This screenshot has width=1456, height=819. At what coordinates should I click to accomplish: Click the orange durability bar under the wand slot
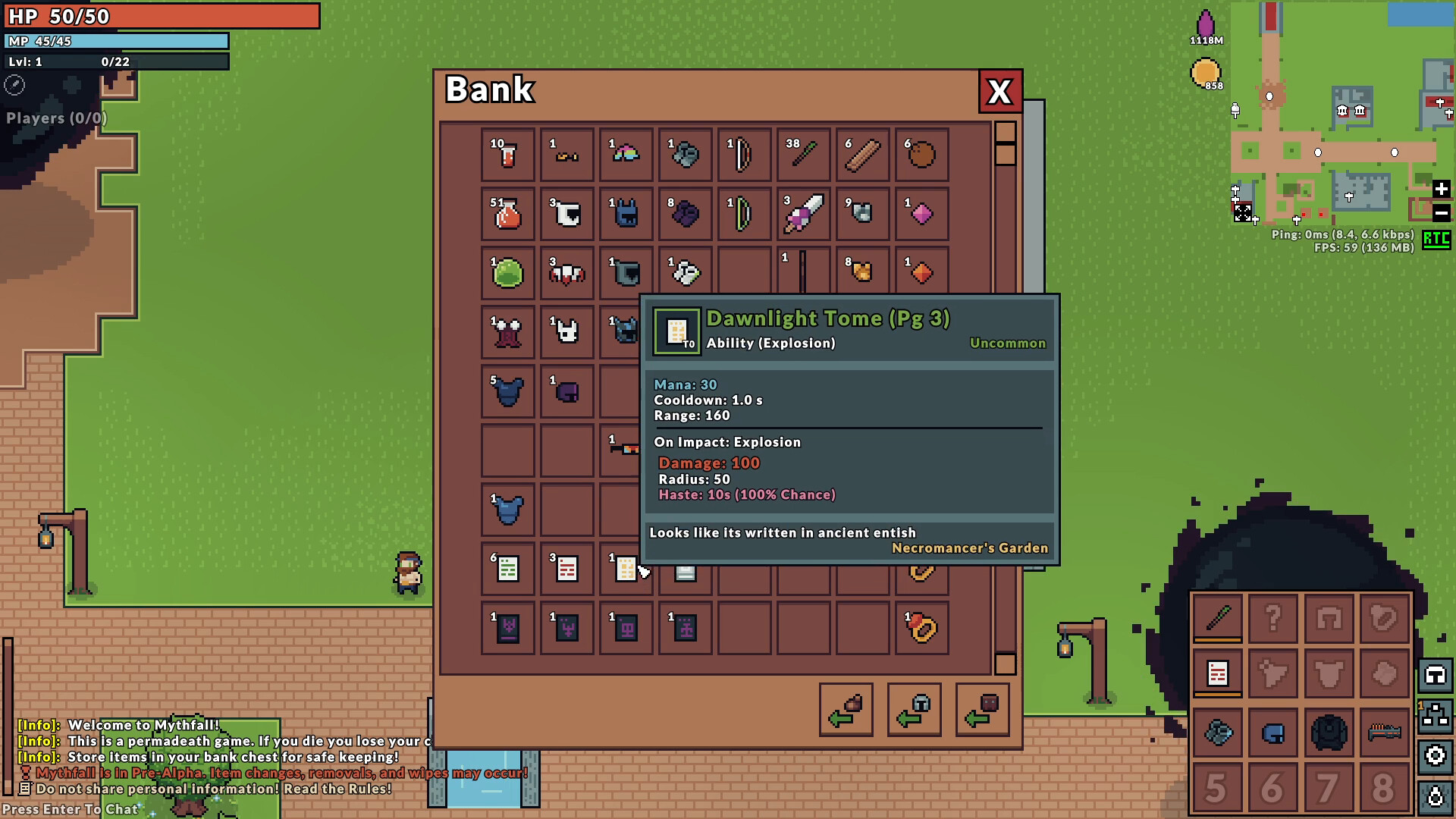point(1218,640)
